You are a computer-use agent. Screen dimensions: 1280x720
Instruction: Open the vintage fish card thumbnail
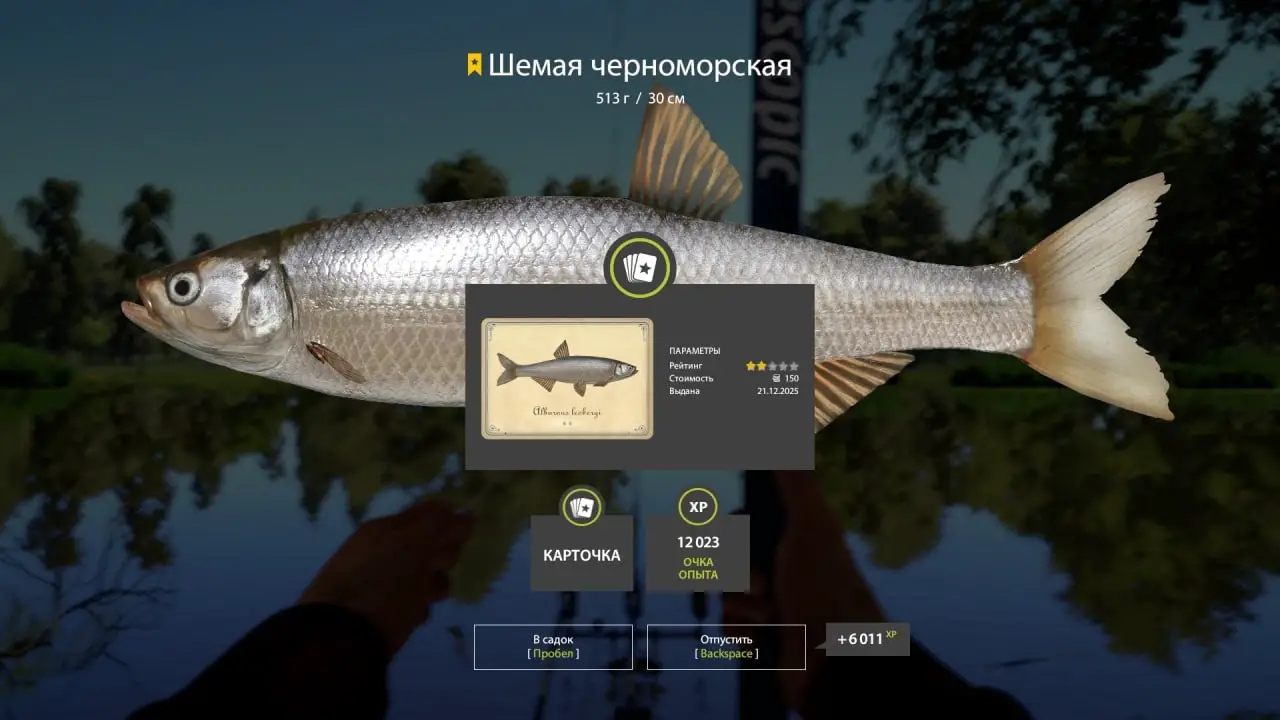click(x=566, y=380)
